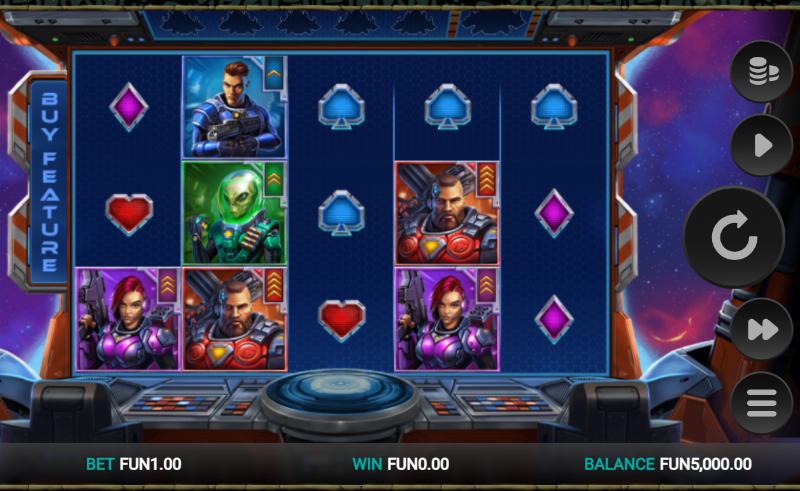
Task: Spin the reels with the circular arrow button
Action: [733, 237]
